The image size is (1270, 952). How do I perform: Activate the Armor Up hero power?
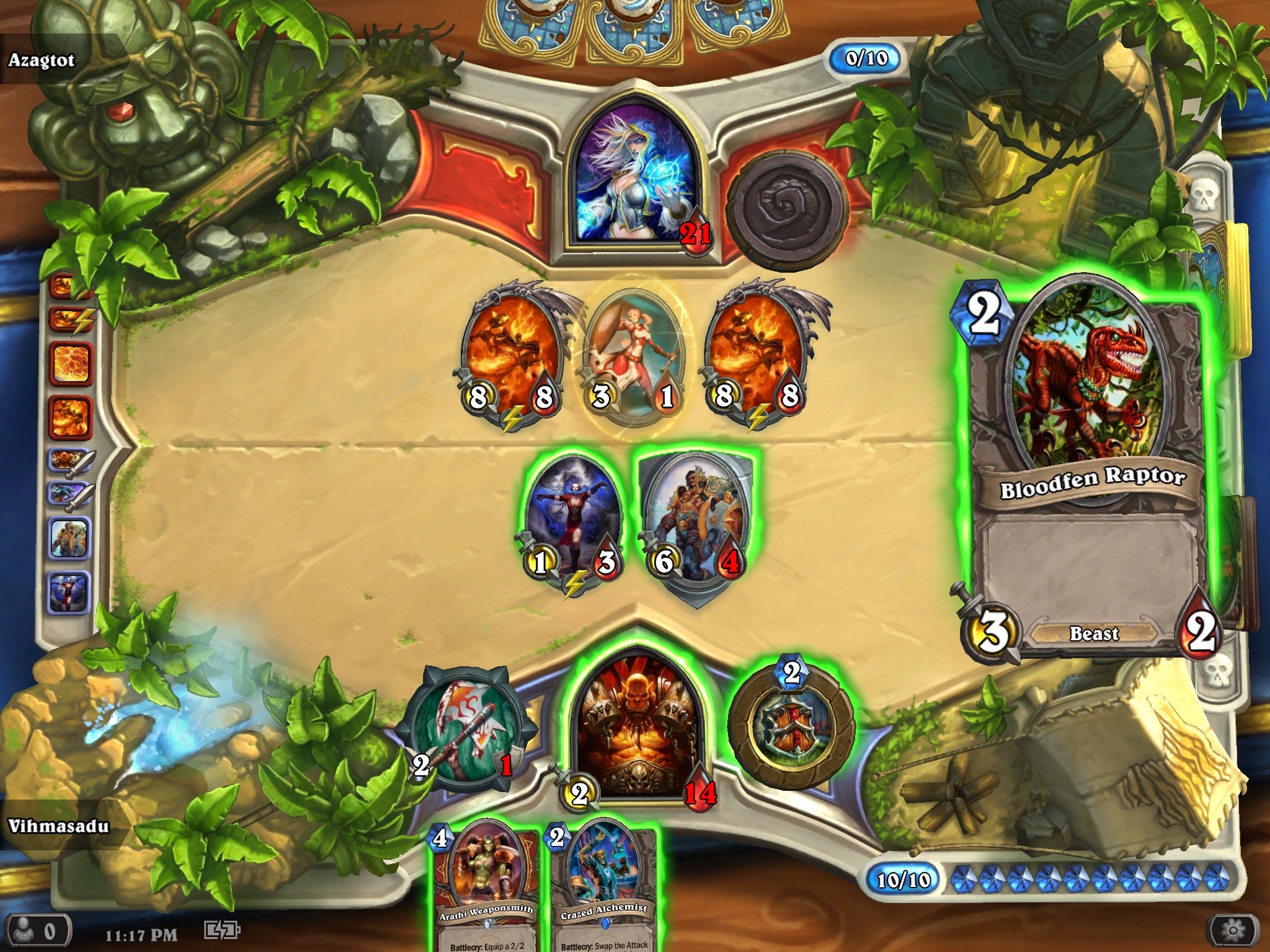pos(792,726)
